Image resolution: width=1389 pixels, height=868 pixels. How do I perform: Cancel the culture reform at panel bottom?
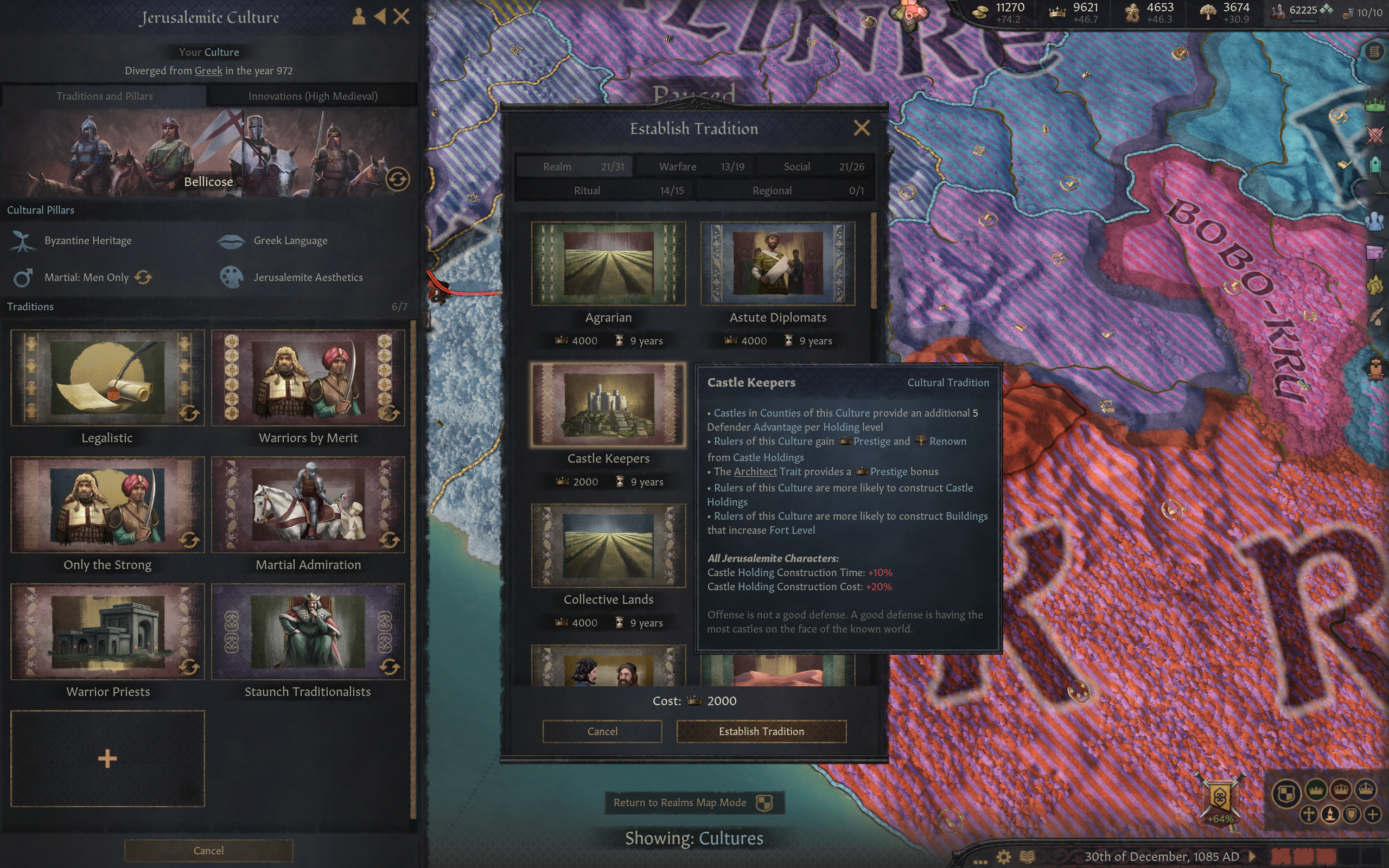coord(208,850)
